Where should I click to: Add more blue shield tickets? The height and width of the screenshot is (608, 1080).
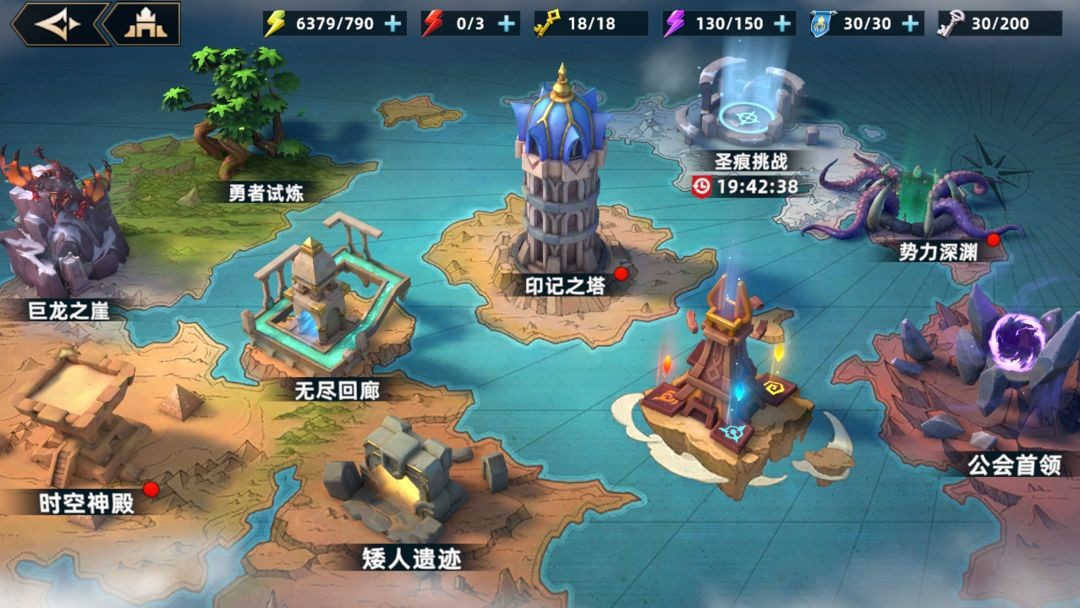[x=910, y=24]
